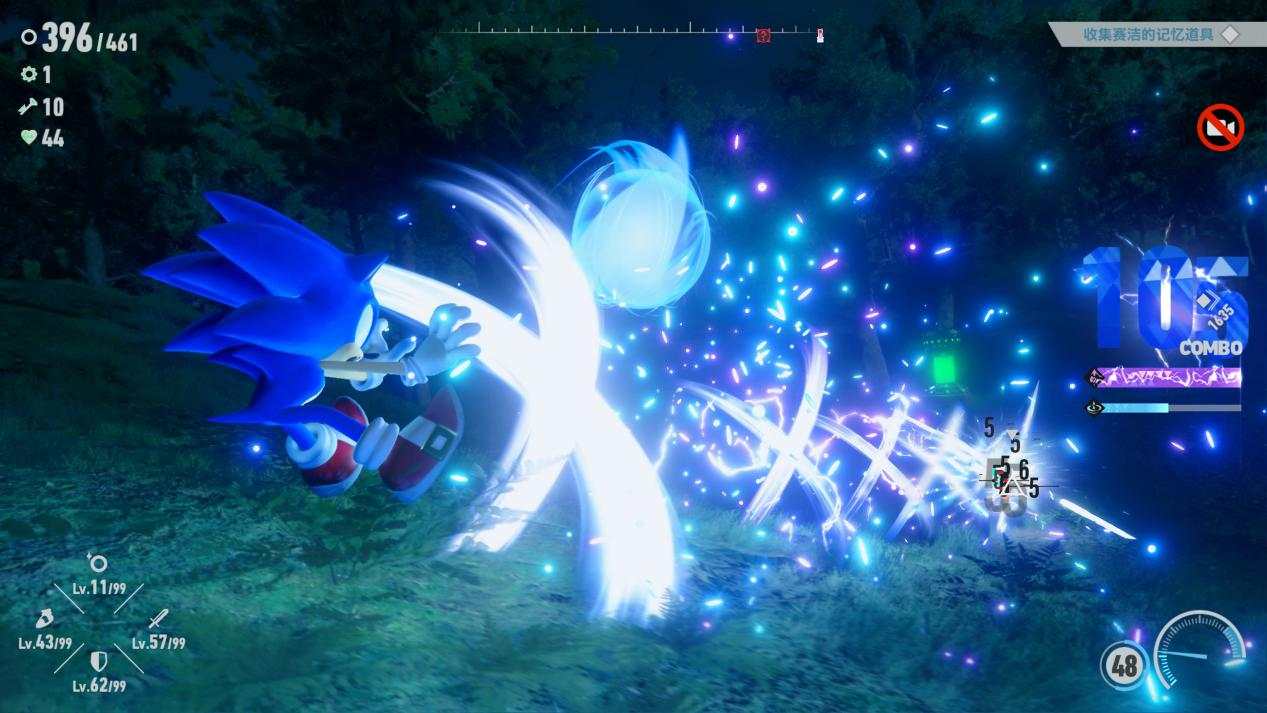Viewport: 1267px width, 713px height.
Task: Click the key counter icon
Action: 28,106
